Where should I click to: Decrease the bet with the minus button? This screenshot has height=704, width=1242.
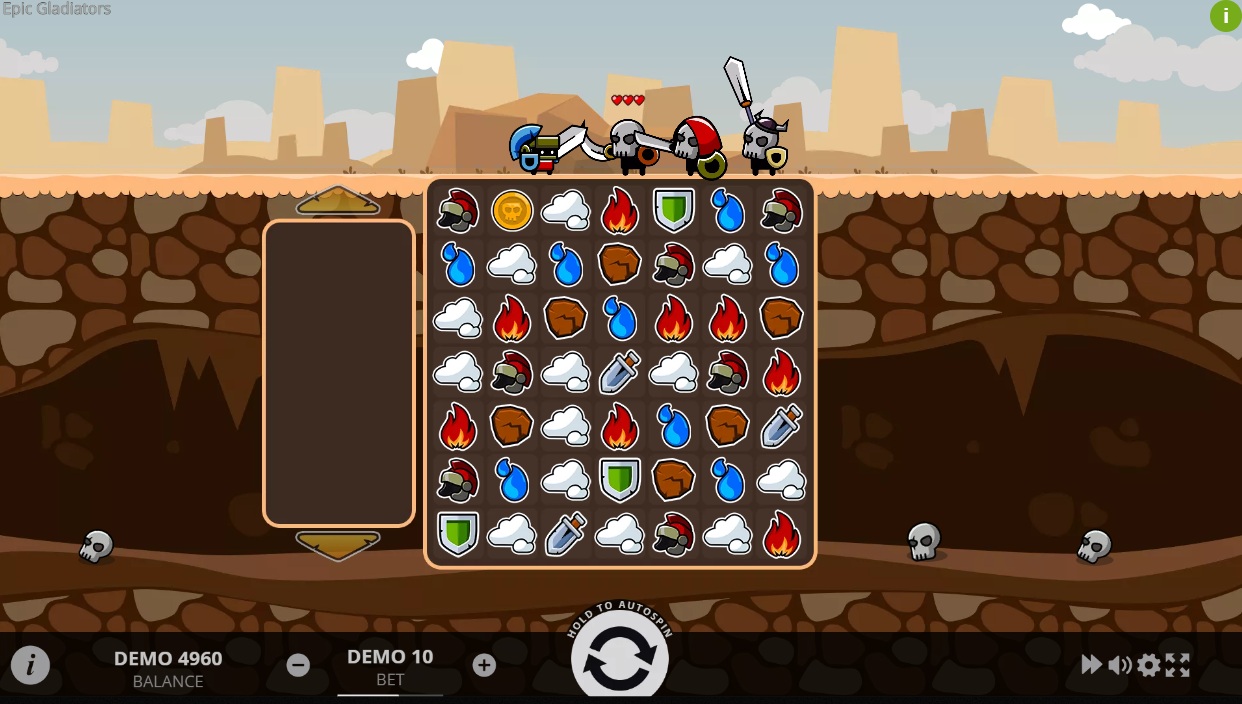point(298,665)
